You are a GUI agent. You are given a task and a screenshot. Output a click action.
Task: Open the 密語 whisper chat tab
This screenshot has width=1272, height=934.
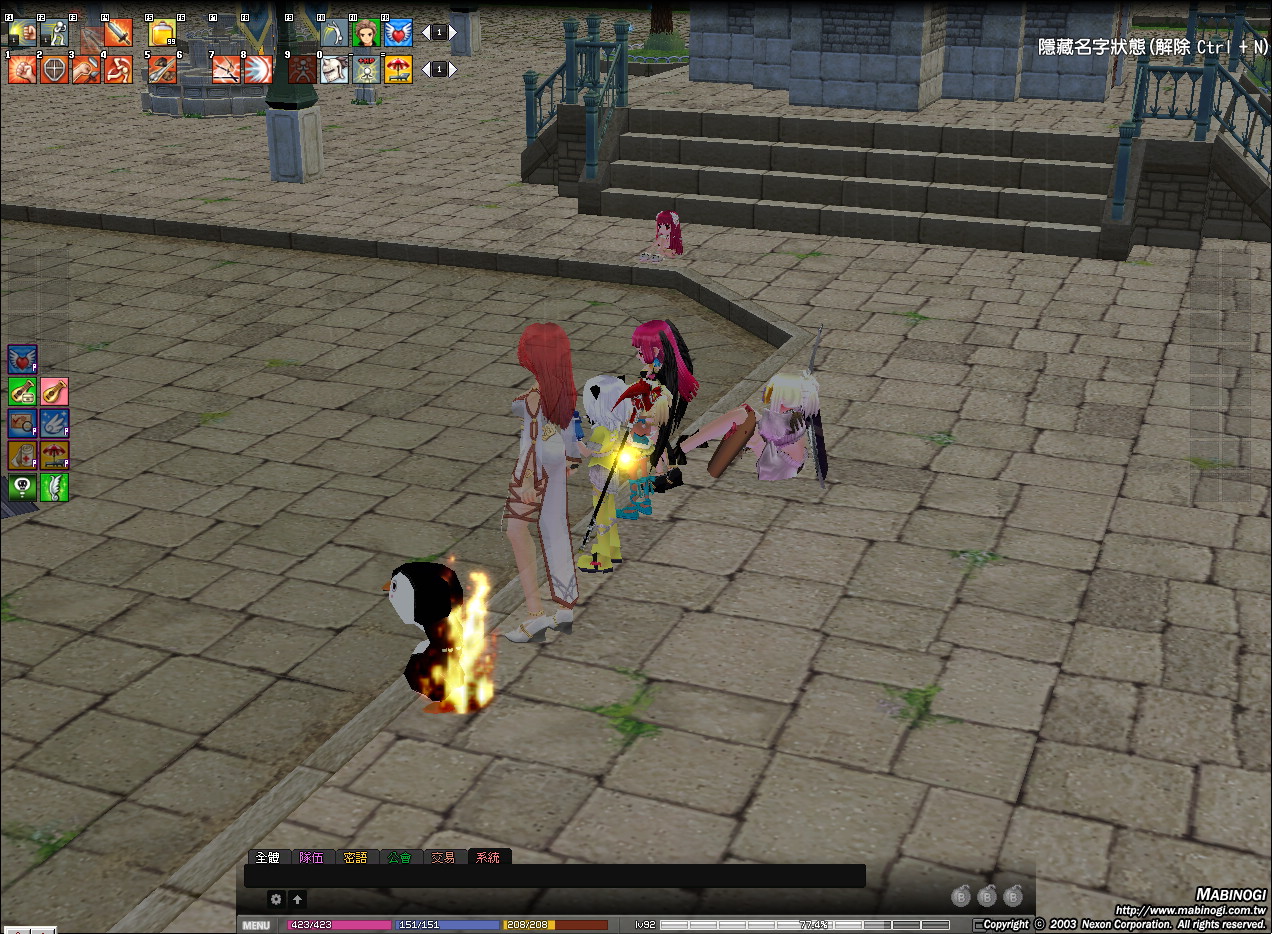[x=355, y=858]
